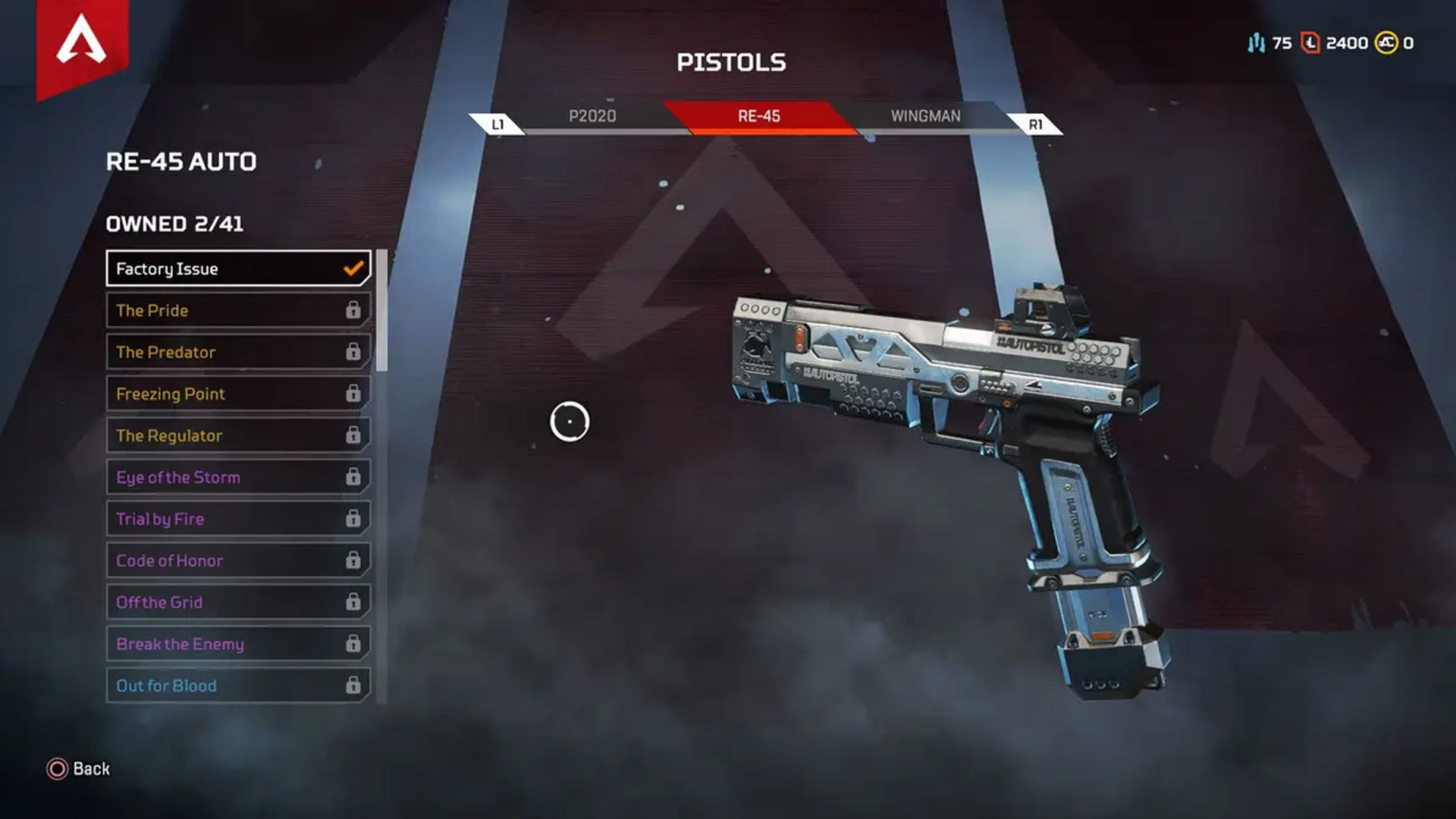Screen dimensions: 1456x819
Task: Go back to the previous menu
Action: [x=79, y=769]
